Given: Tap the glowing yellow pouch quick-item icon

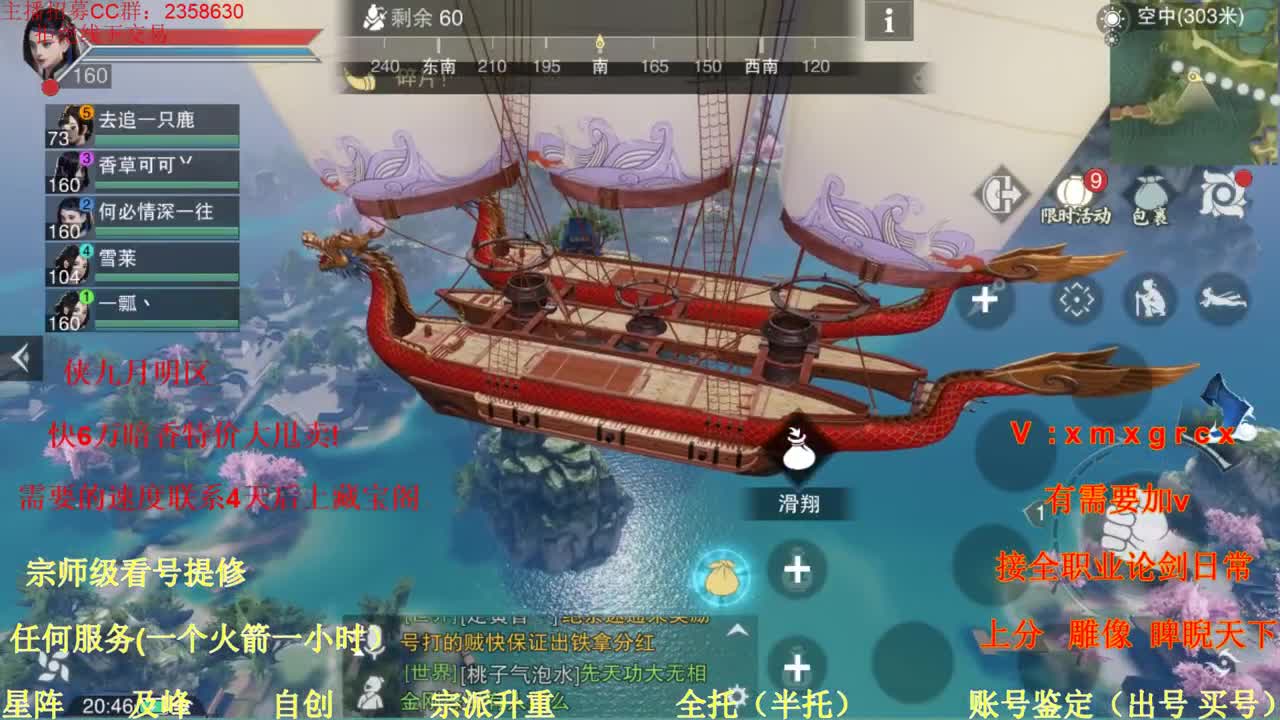Looking at the screenshot, I should pyautogui.click(x=722, y=578).
